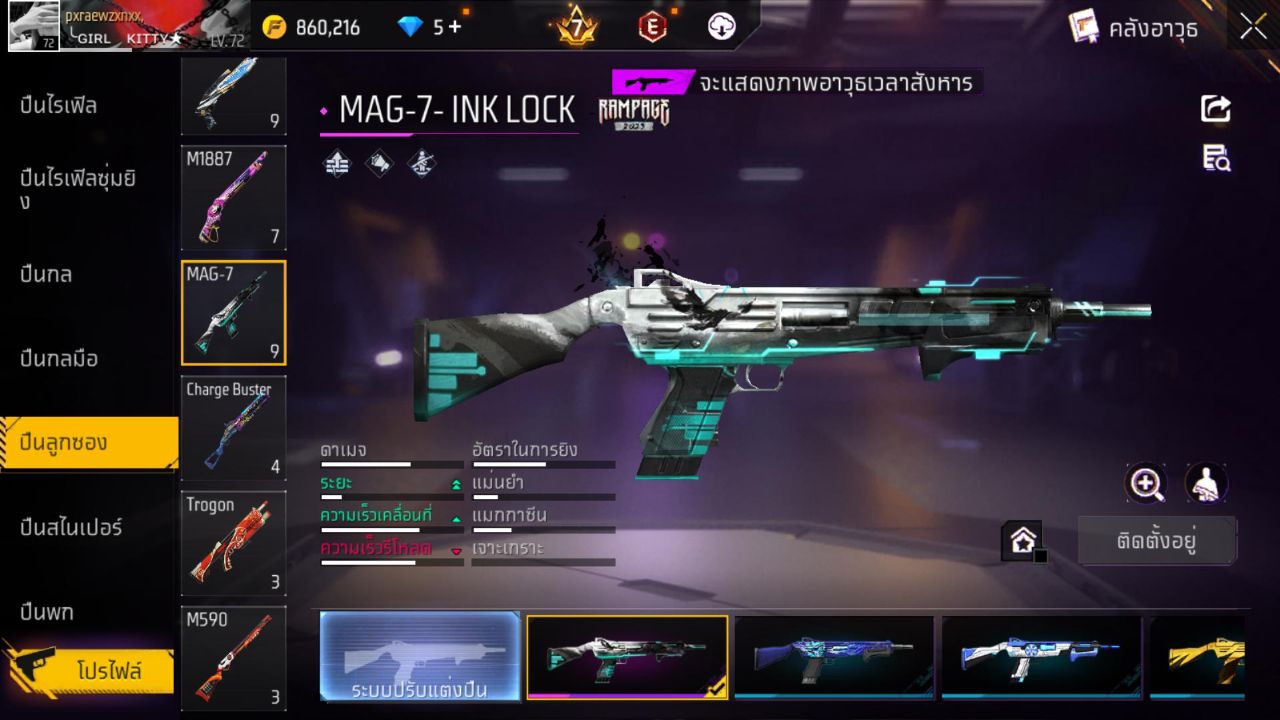Open the ปืนสไนเปอร์ sniper category

pos(70,528)
